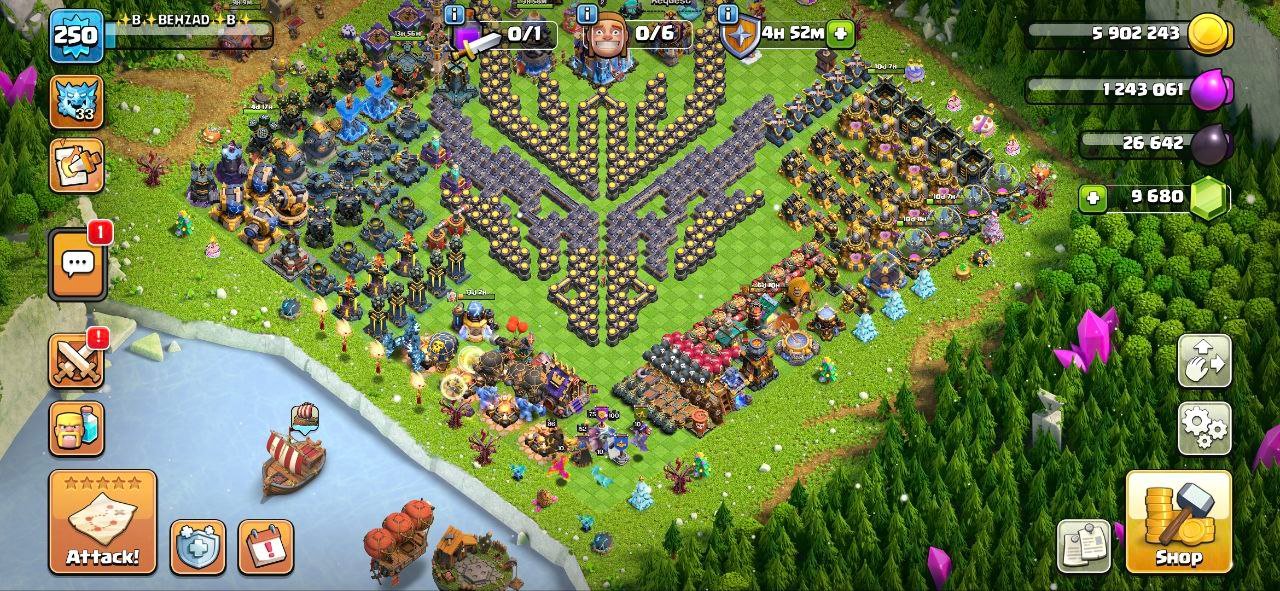Open the clipboard checklist button

1084,545
